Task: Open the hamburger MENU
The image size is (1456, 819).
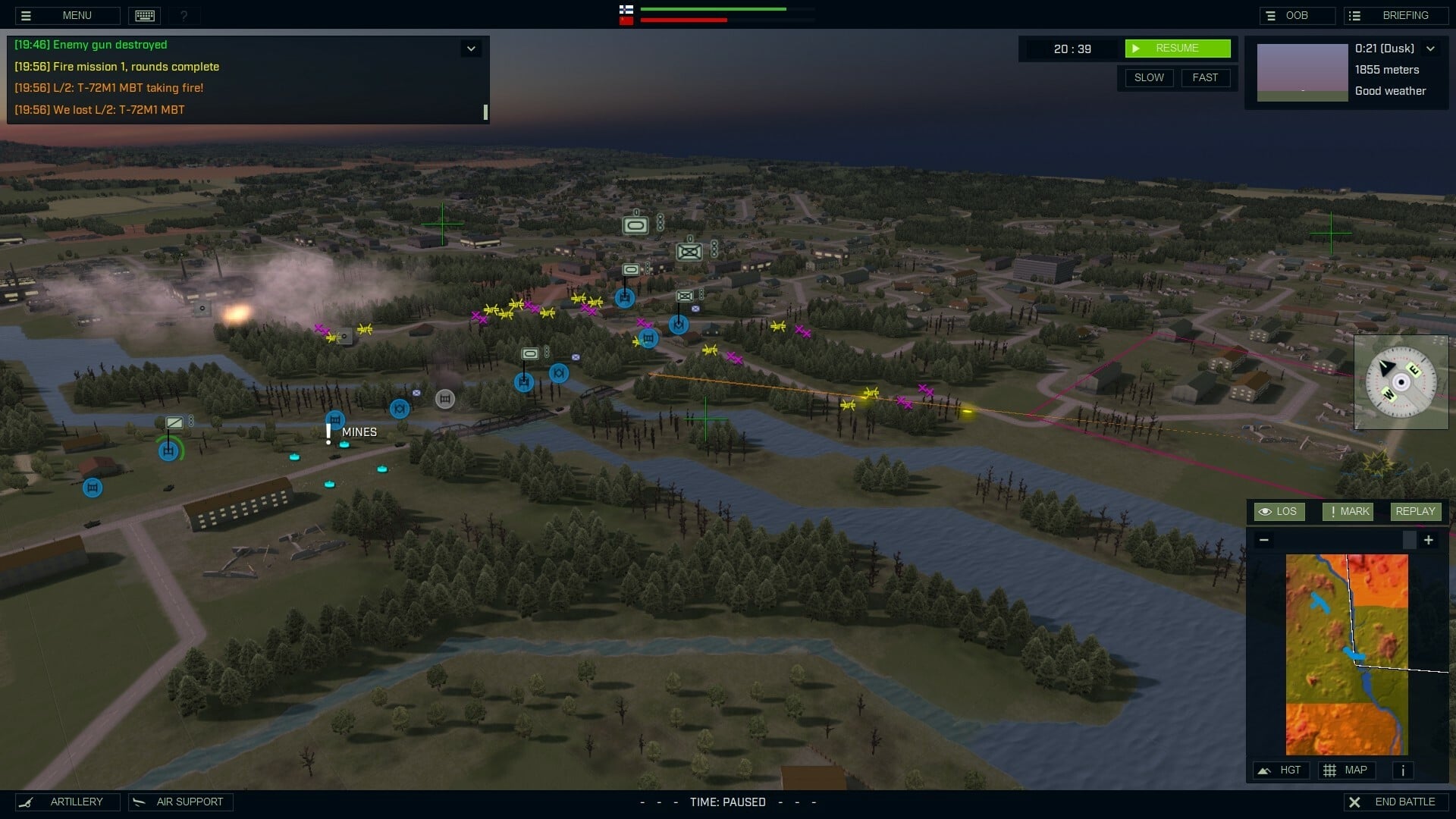Action: click(x=67, y=15)
